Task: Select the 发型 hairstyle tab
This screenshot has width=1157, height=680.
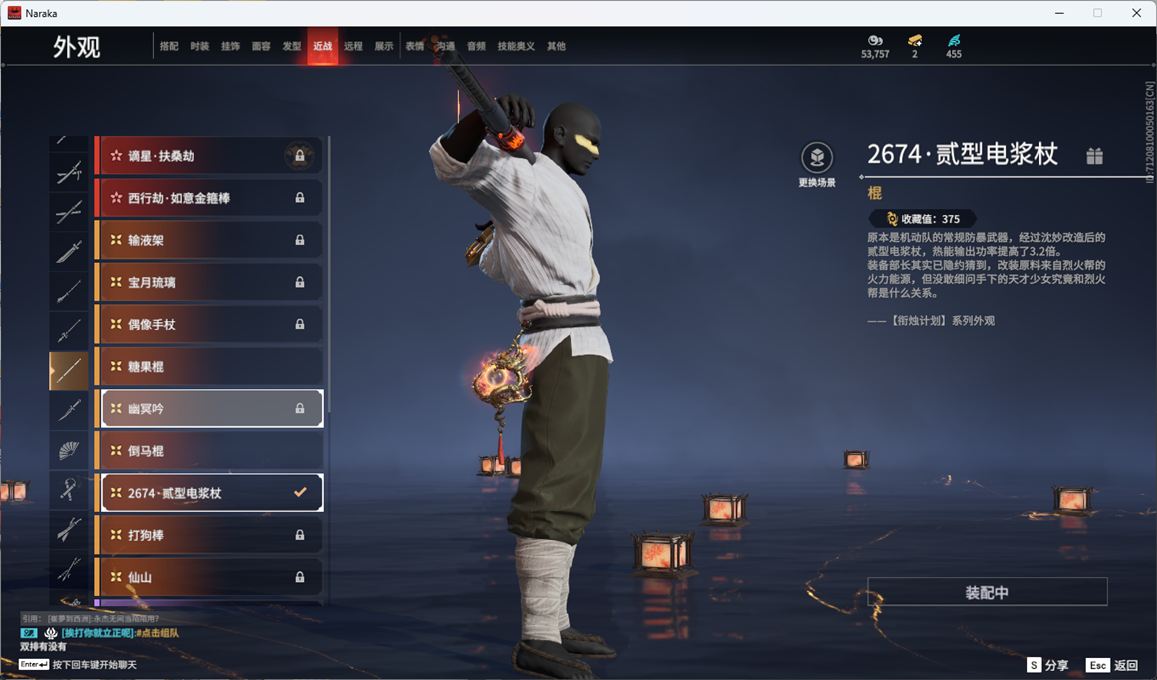Action: [291, 47]
